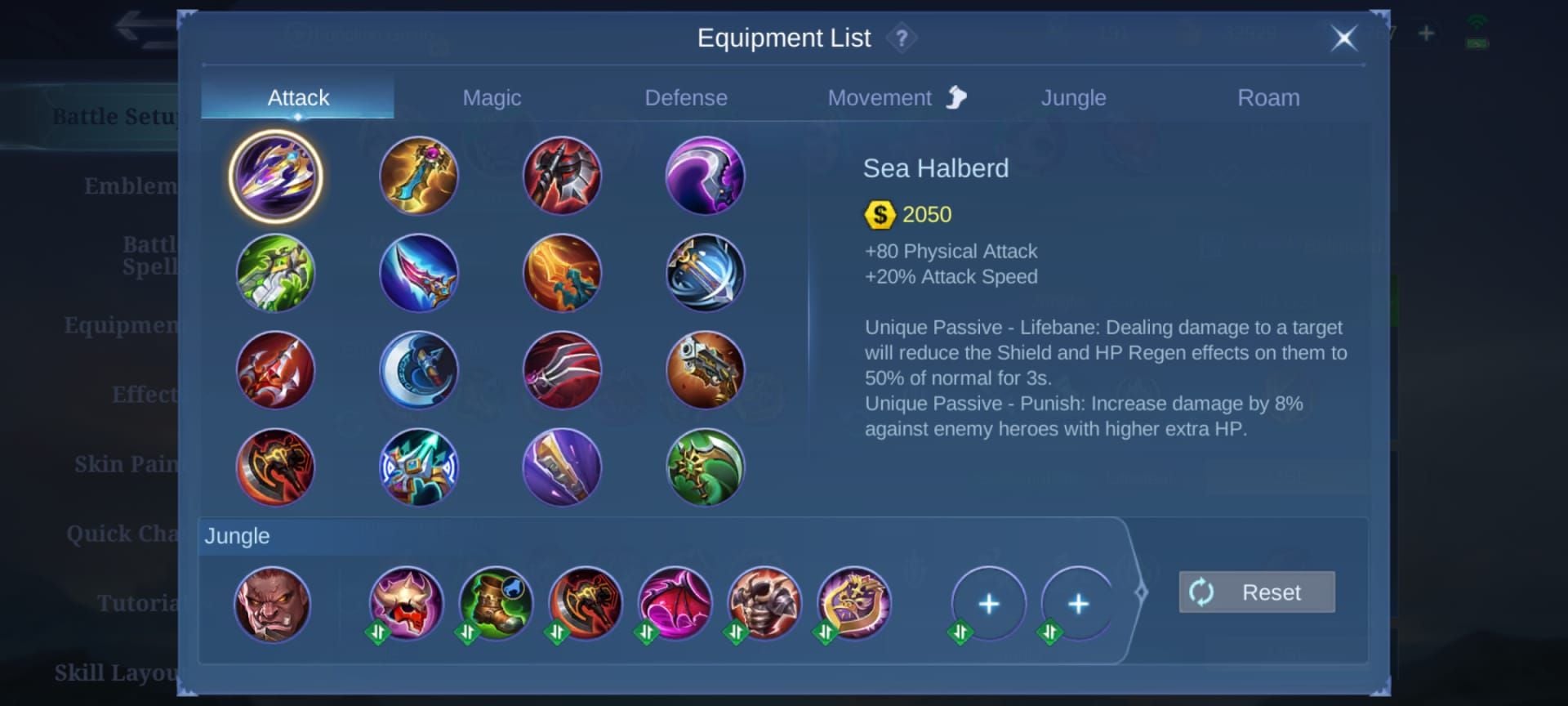The height and width of the screenshot is (706, 1568).
Task: Open the Defense equipment tab
Action: tap(686, 98)
